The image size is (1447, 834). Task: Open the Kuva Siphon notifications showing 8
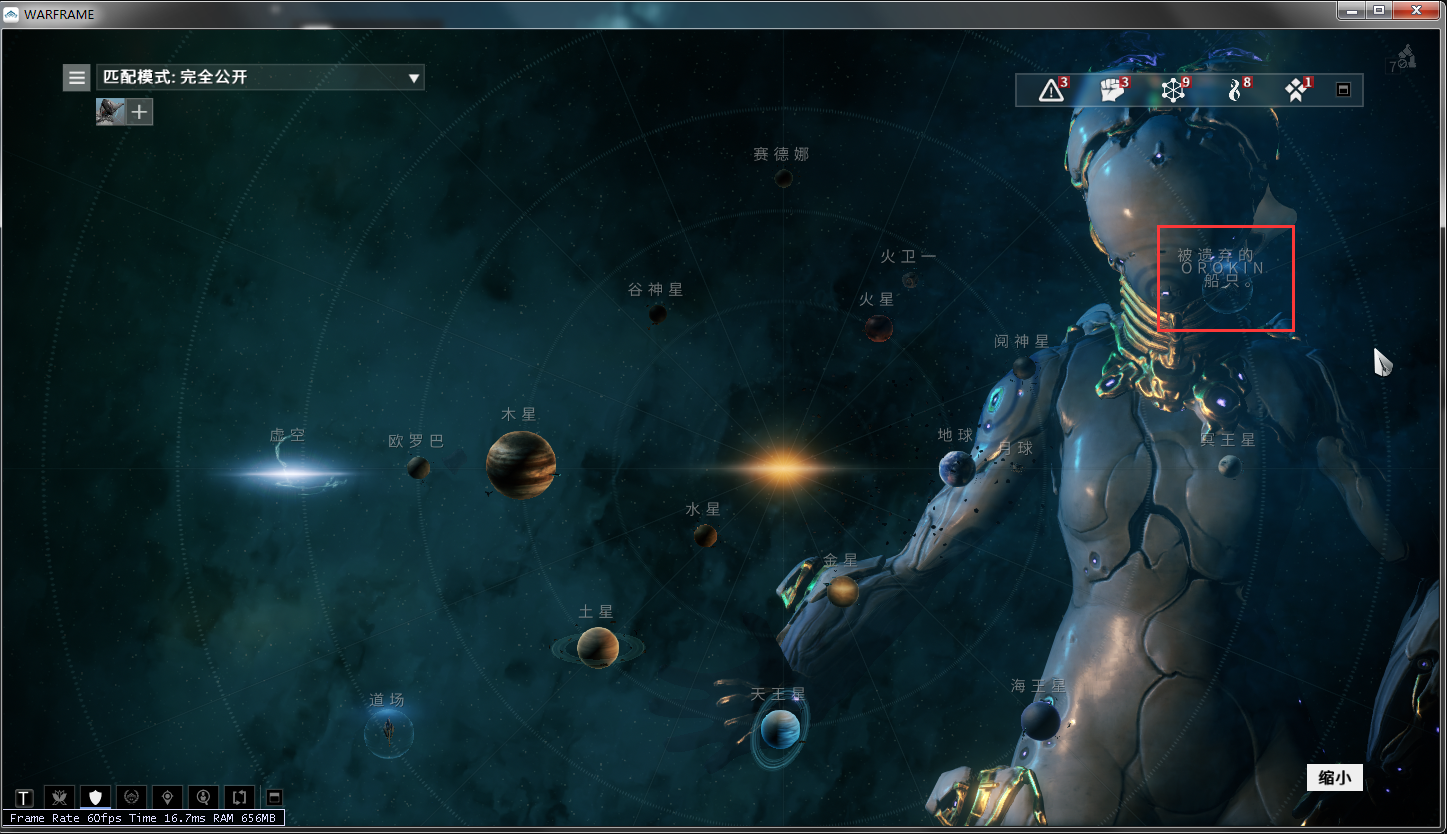pyautogui.click(x=1235, y=89)
